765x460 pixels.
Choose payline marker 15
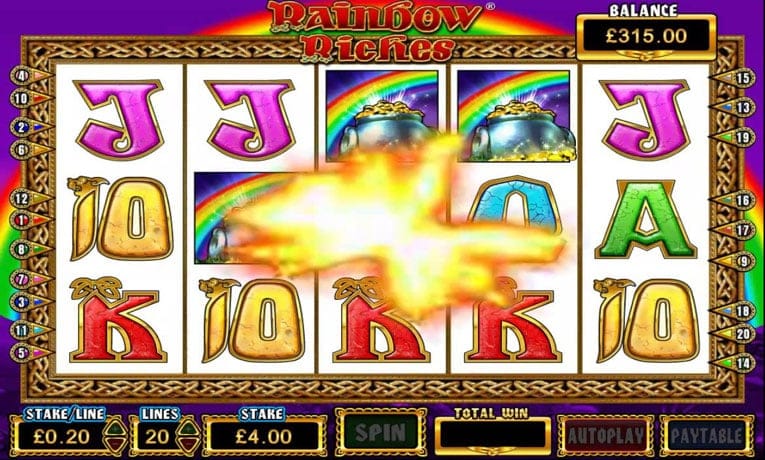point(743,78)
